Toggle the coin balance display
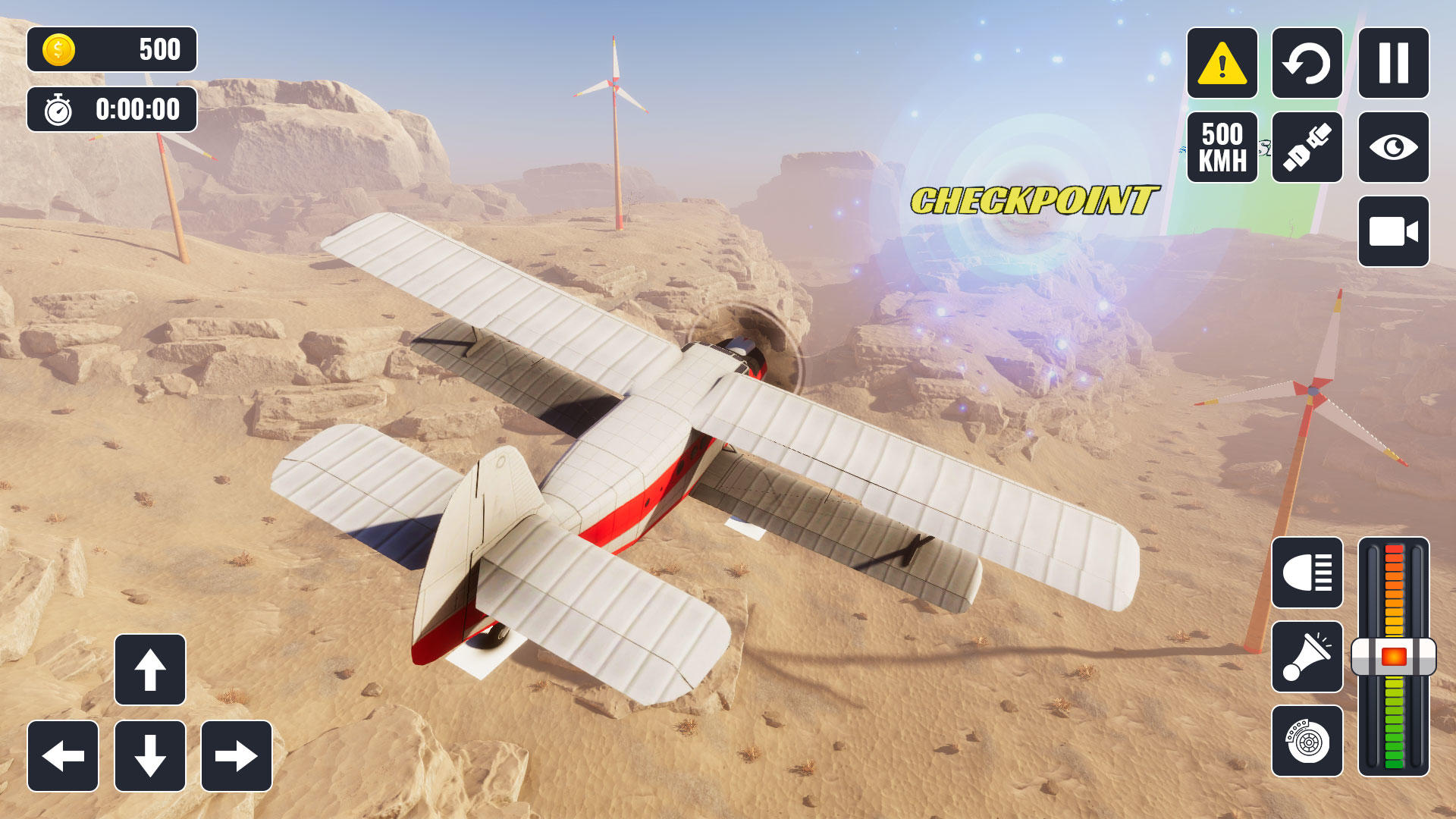 [111, 50]
